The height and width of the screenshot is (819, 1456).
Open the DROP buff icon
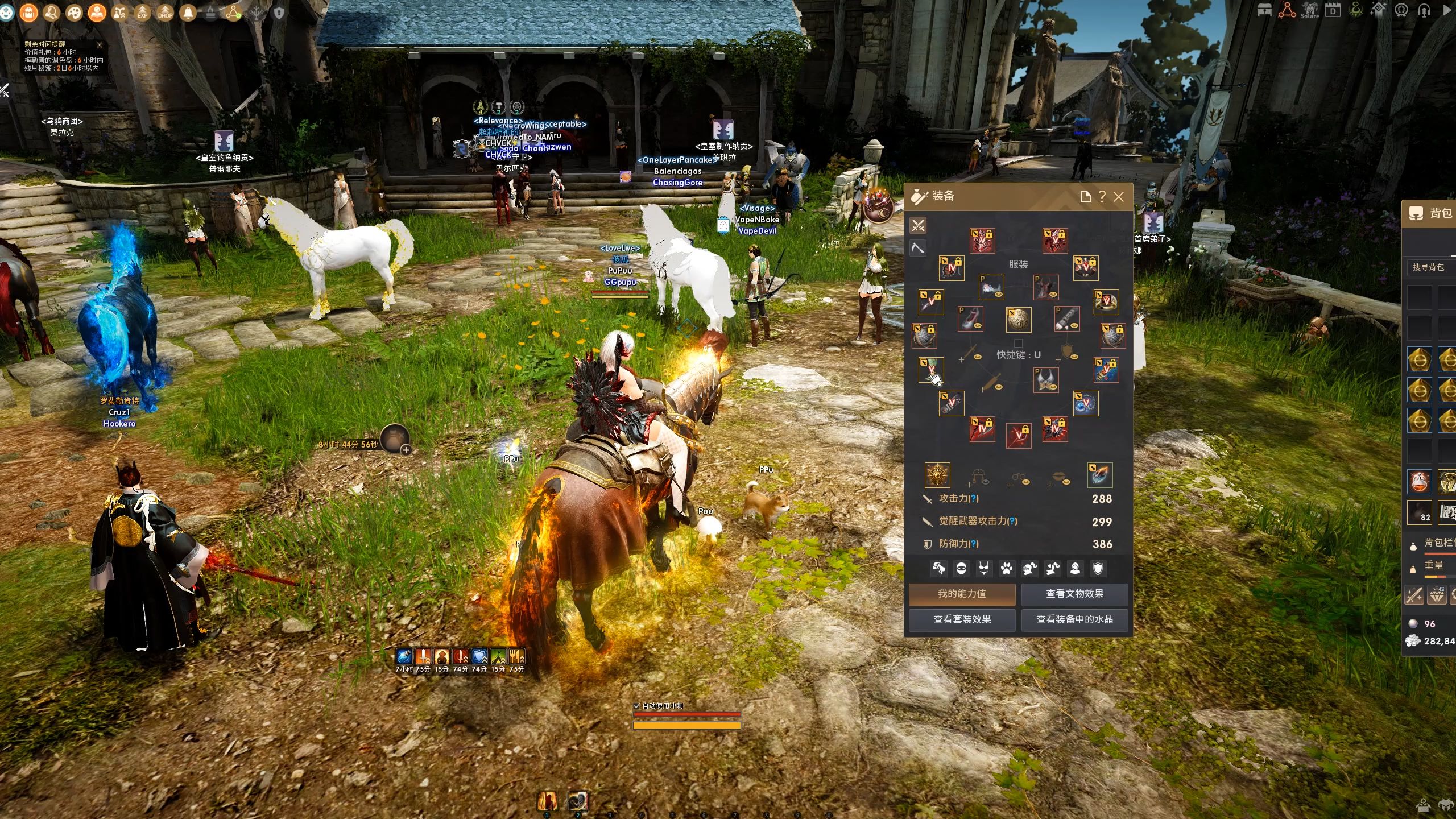click(x=165, y=13)
